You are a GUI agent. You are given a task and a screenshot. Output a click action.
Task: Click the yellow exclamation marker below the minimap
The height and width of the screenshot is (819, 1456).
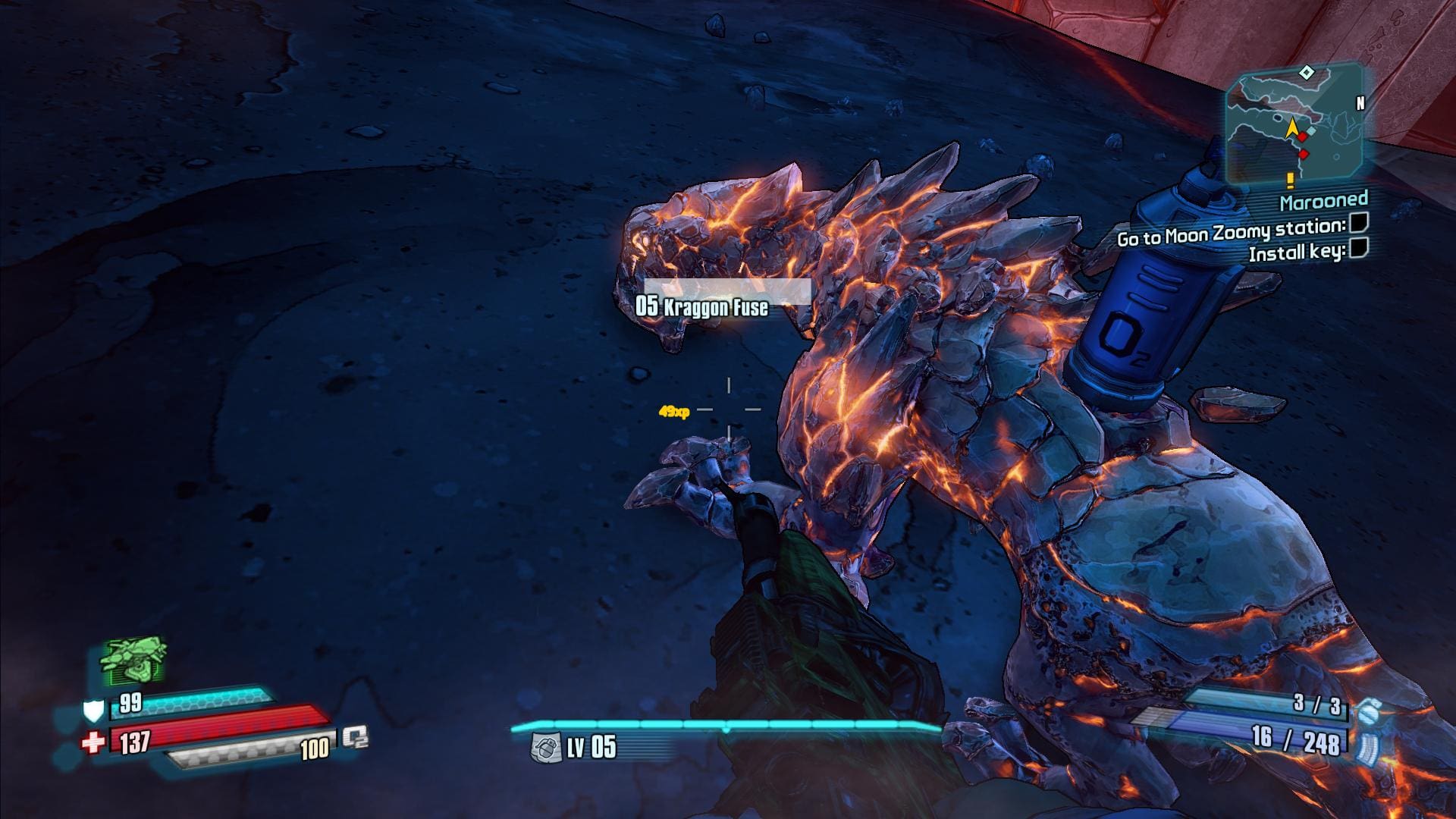(x=1289, y=180)
